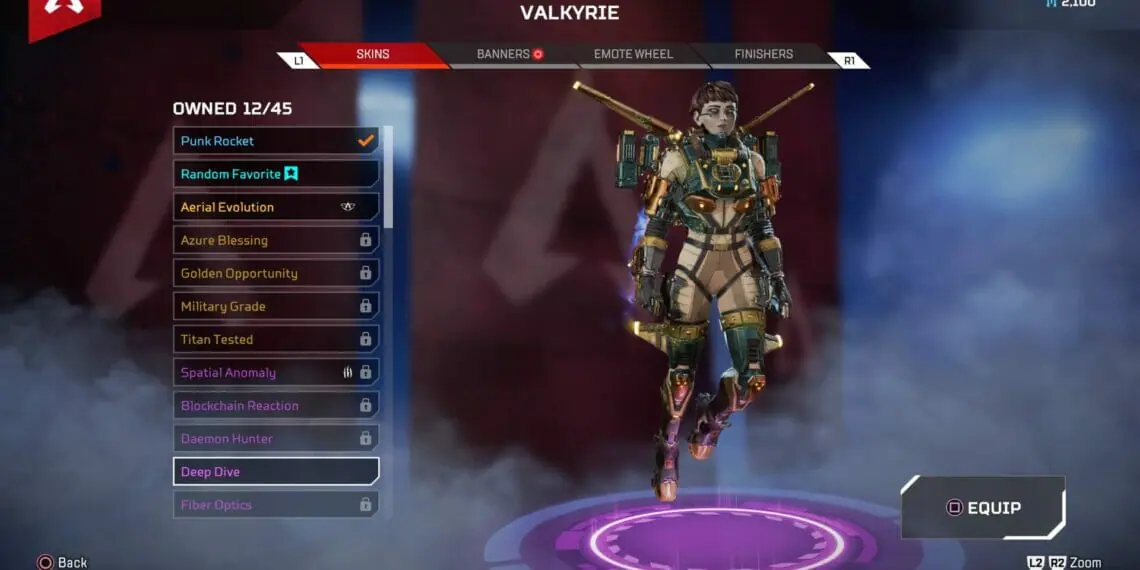This screenshot has height=570, width=1140.
Task: Show the Finishers tab
Action: pyautogui.click(x=763, y=54)
